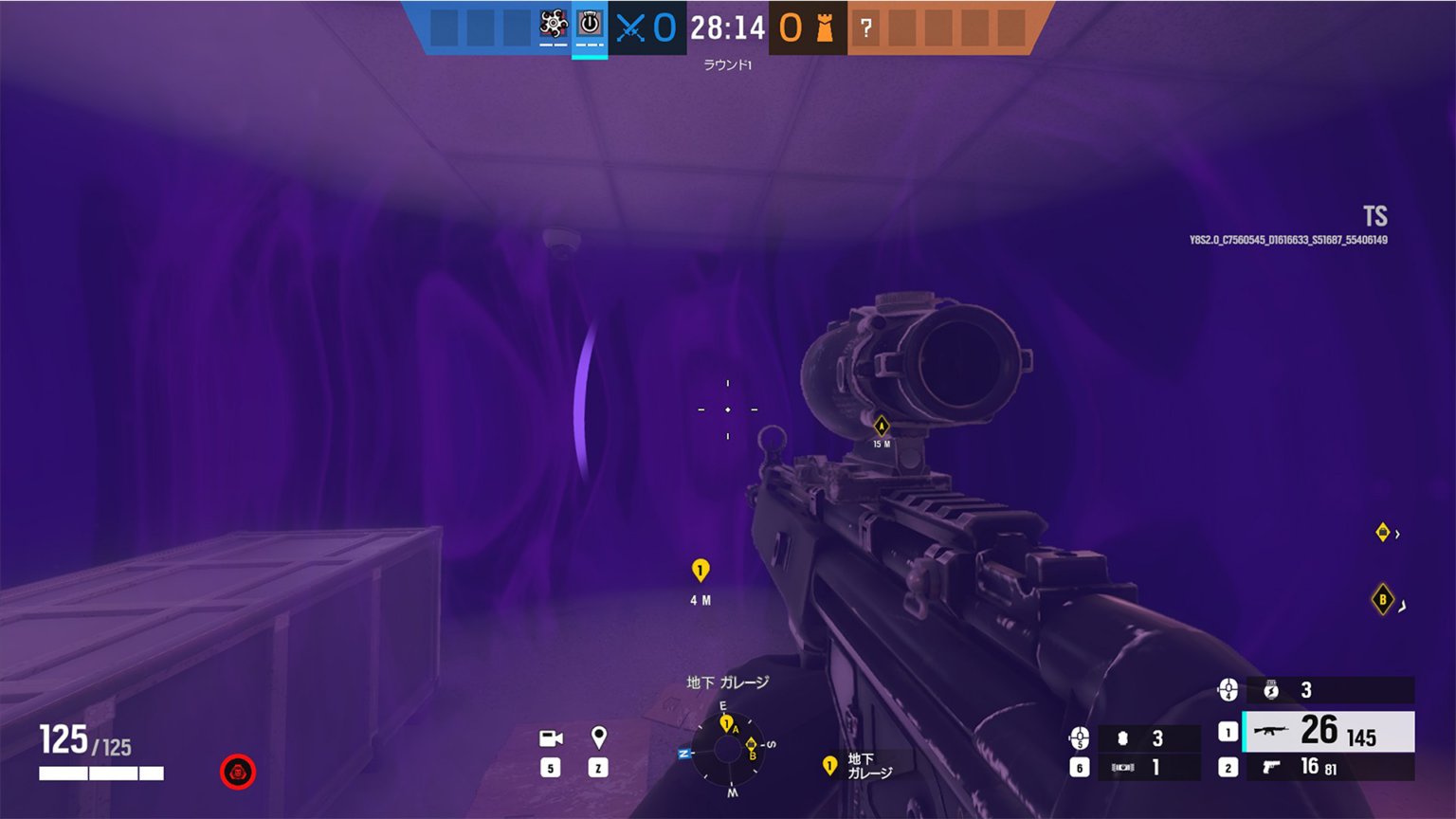1456x819 pixels.
Task: Select the ping marker icon above key Z
Action: (598, 738)
